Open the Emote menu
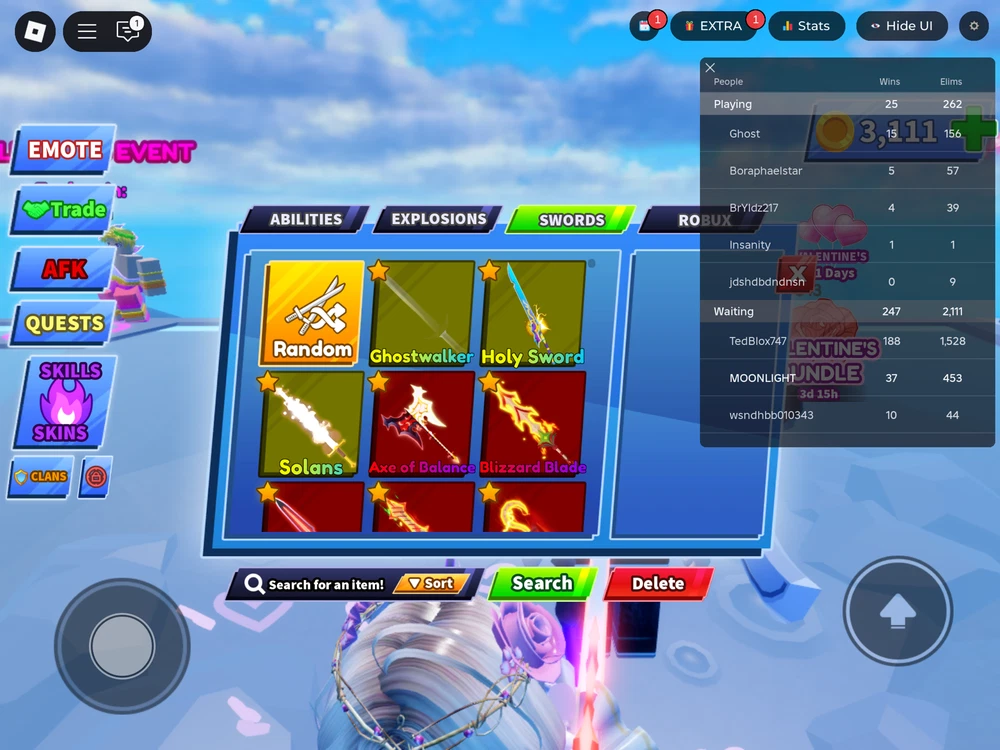This screenshot has width=1000, height=750. (x=64, y=151)
